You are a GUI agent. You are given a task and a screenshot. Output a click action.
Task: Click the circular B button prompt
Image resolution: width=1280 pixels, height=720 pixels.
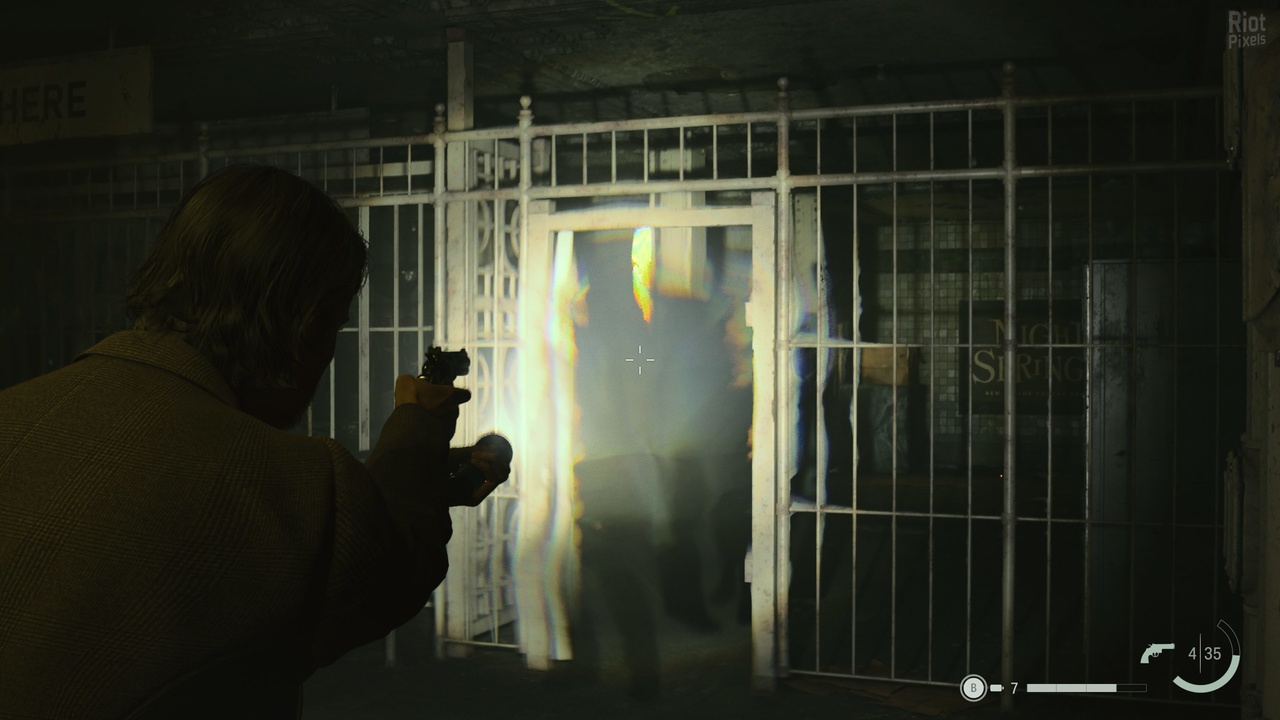coord(973,687)
